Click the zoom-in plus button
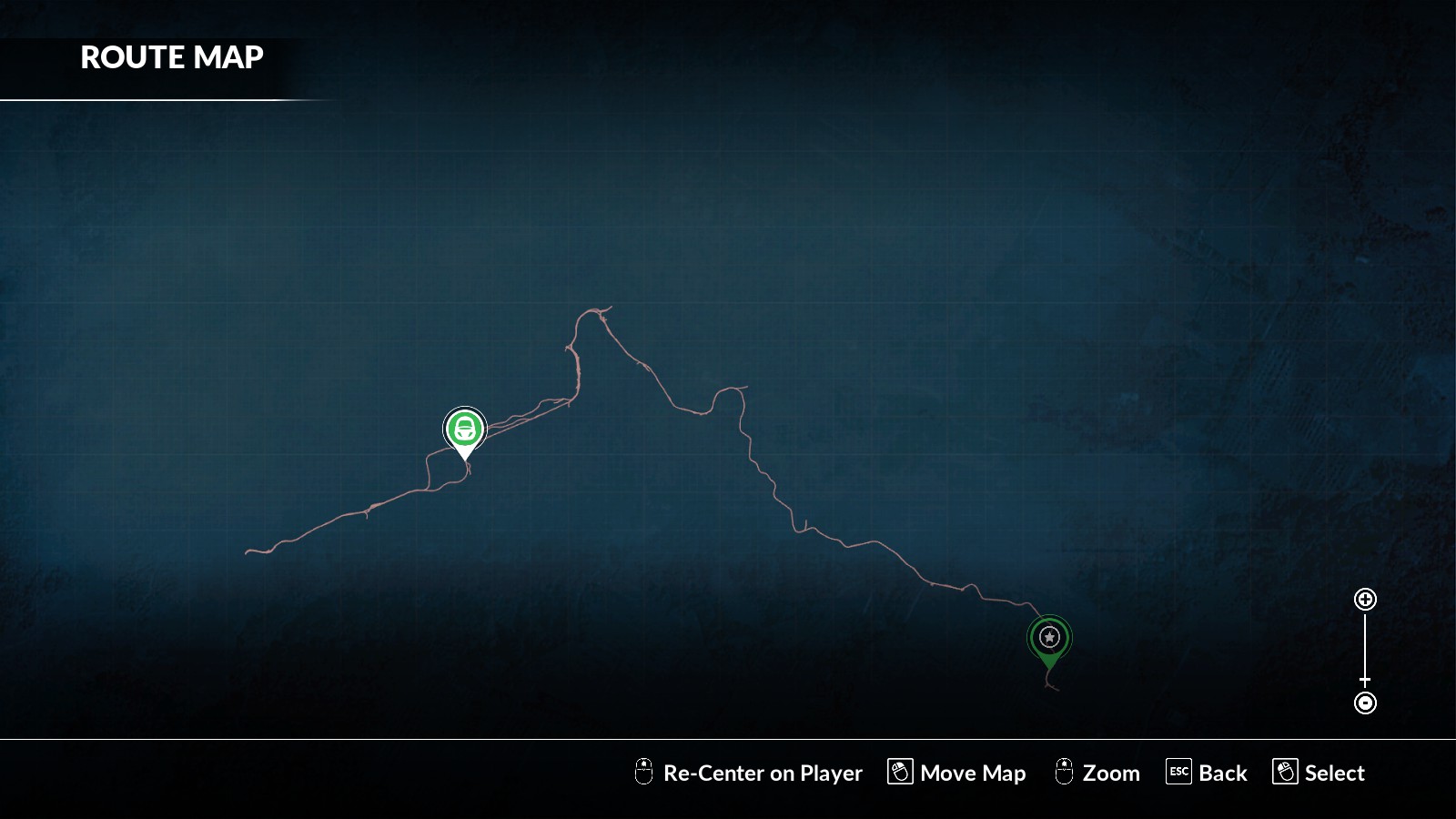This screenshot has width=1456, height=819. click(1365, 599)
